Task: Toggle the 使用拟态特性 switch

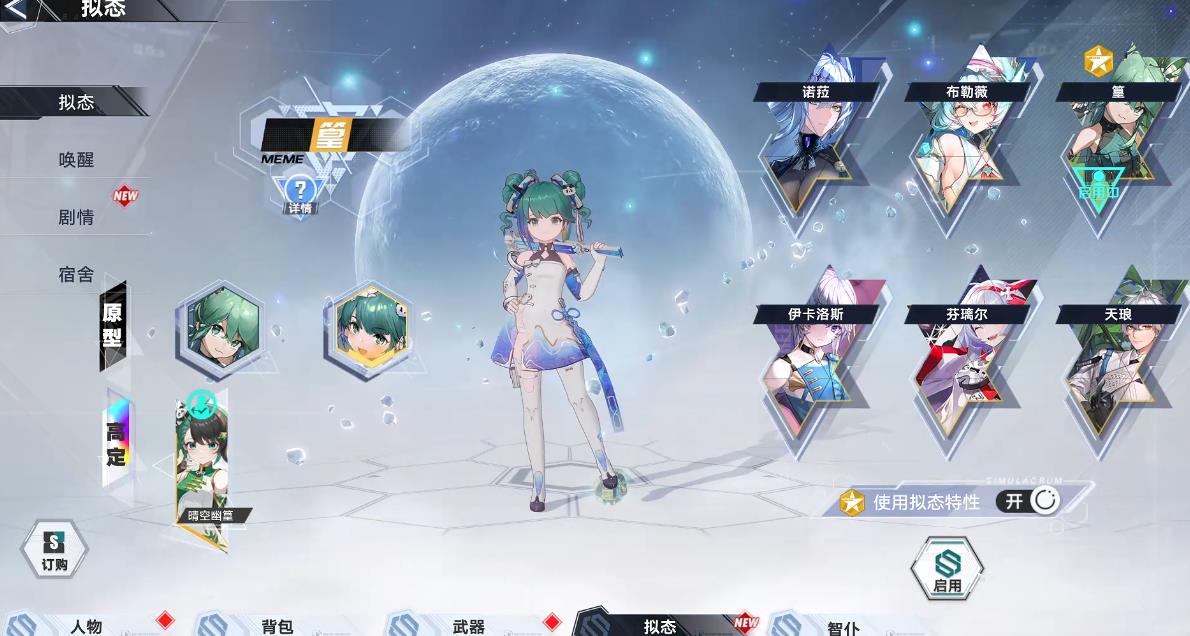Action: coord(1030,501)
